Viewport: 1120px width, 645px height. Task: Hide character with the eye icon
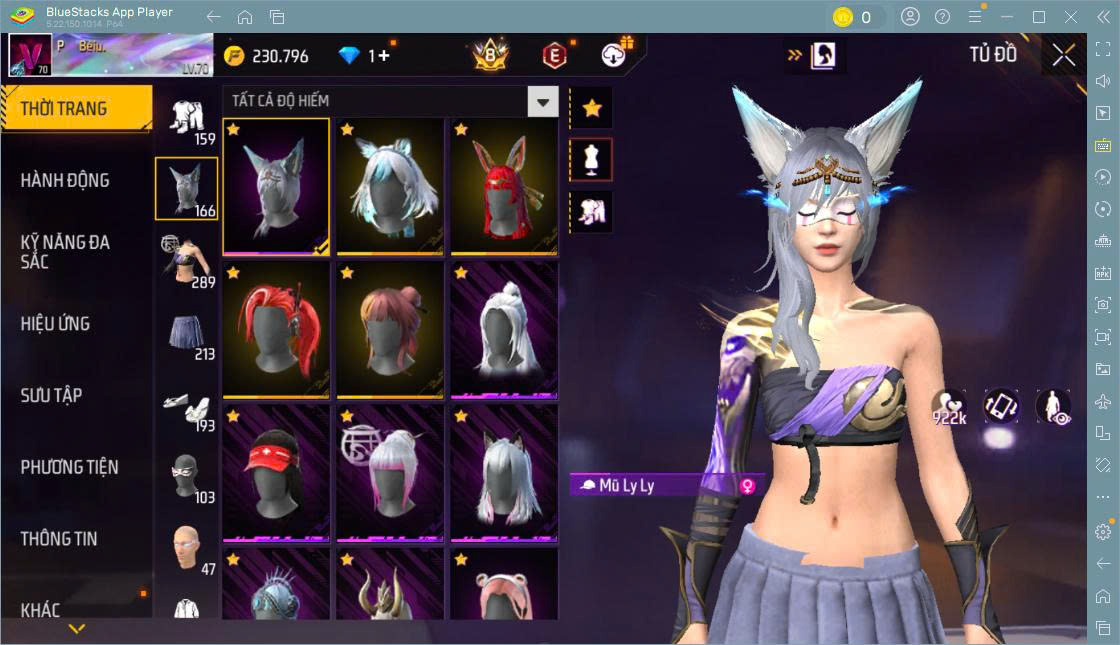point(1053,405)
